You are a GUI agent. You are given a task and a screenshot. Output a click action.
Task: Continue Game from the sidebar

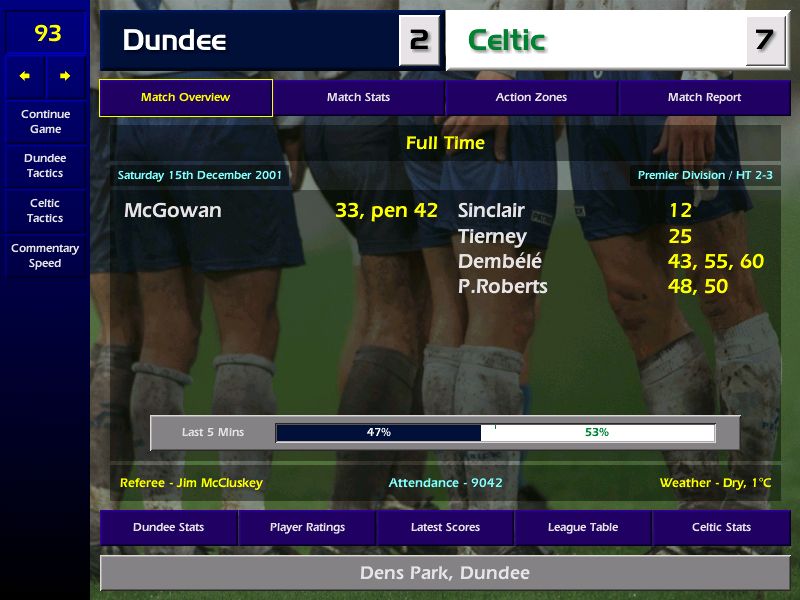pyautogui.click(x=45, y=122)
